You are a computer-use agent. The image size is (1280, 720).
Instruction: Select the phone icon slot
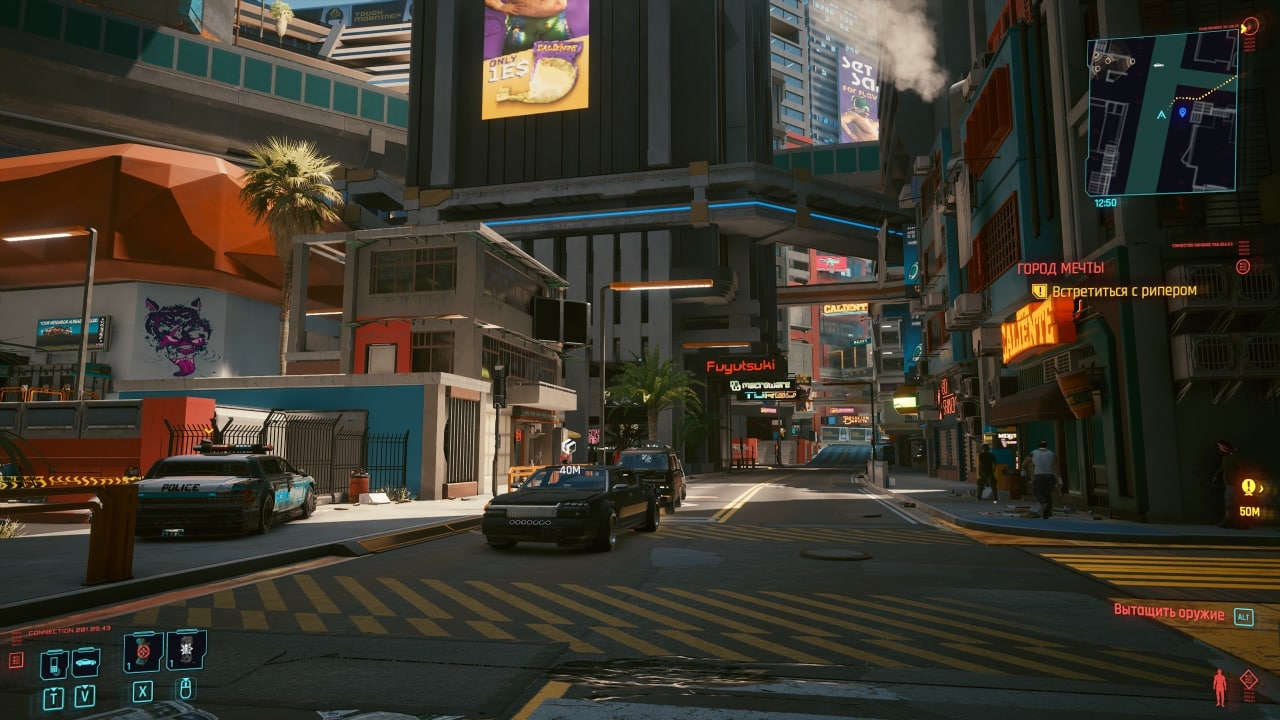[x=53, y=663]
